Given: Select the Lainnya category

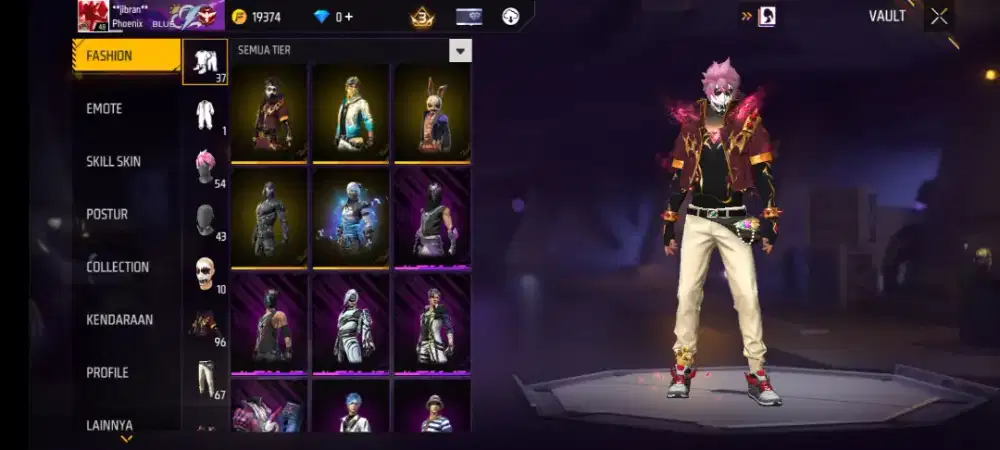Looking at the screenshot, I should pyautogui.click(x=109, y=425).
